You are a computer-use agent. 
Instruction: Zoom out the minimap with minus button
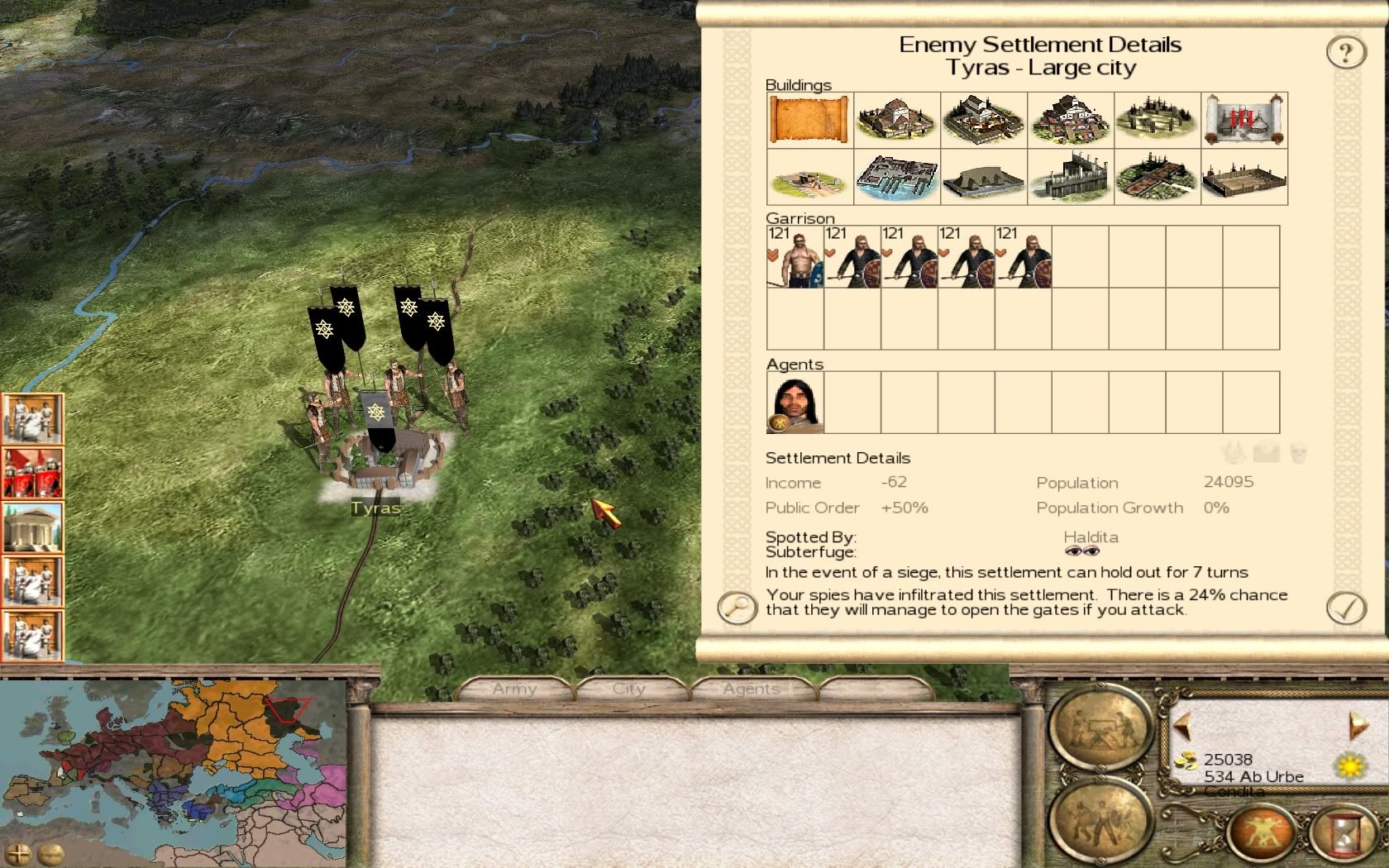pyautogui.click(x=50, y=854)
